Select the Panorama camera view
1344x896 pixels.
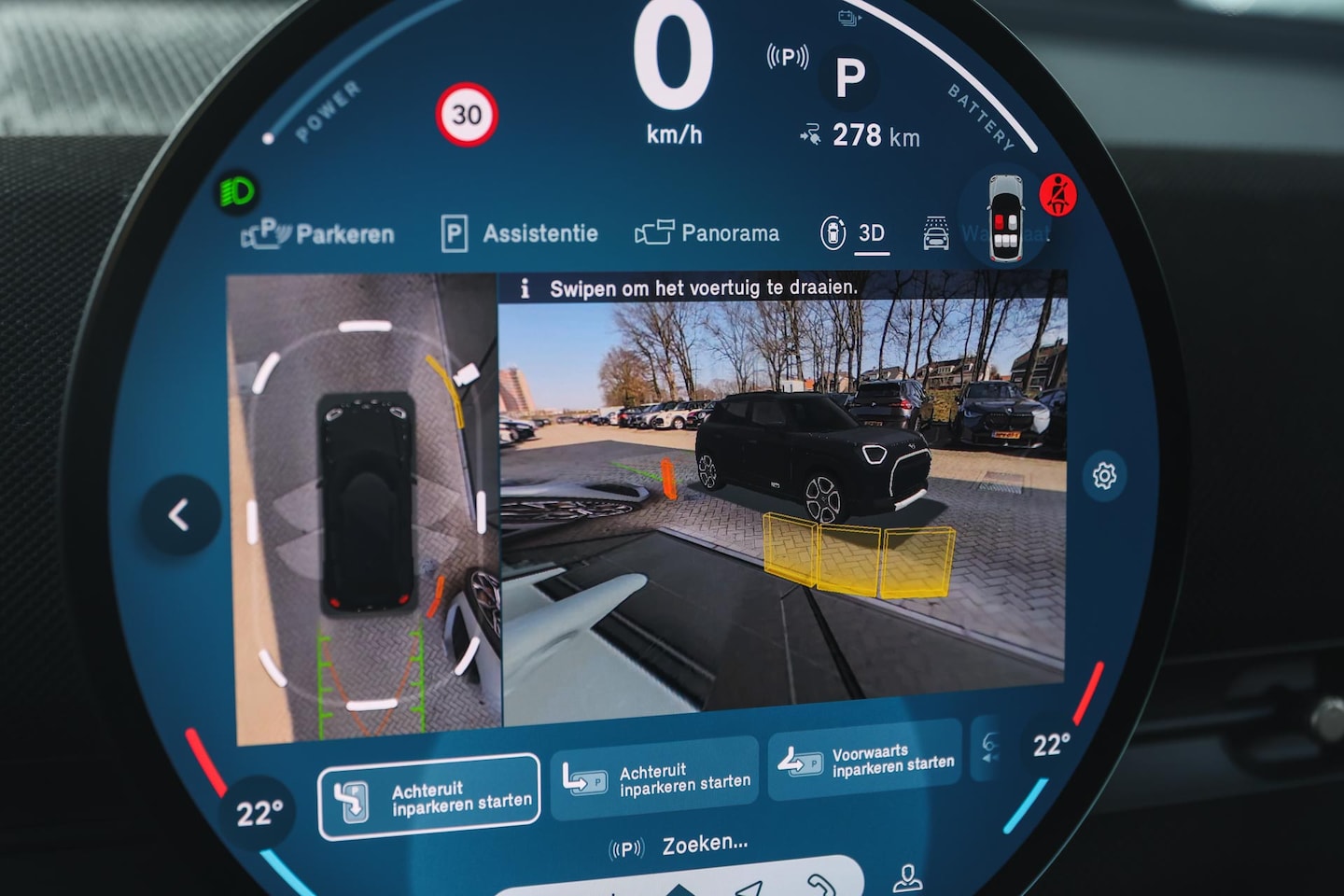707,232
